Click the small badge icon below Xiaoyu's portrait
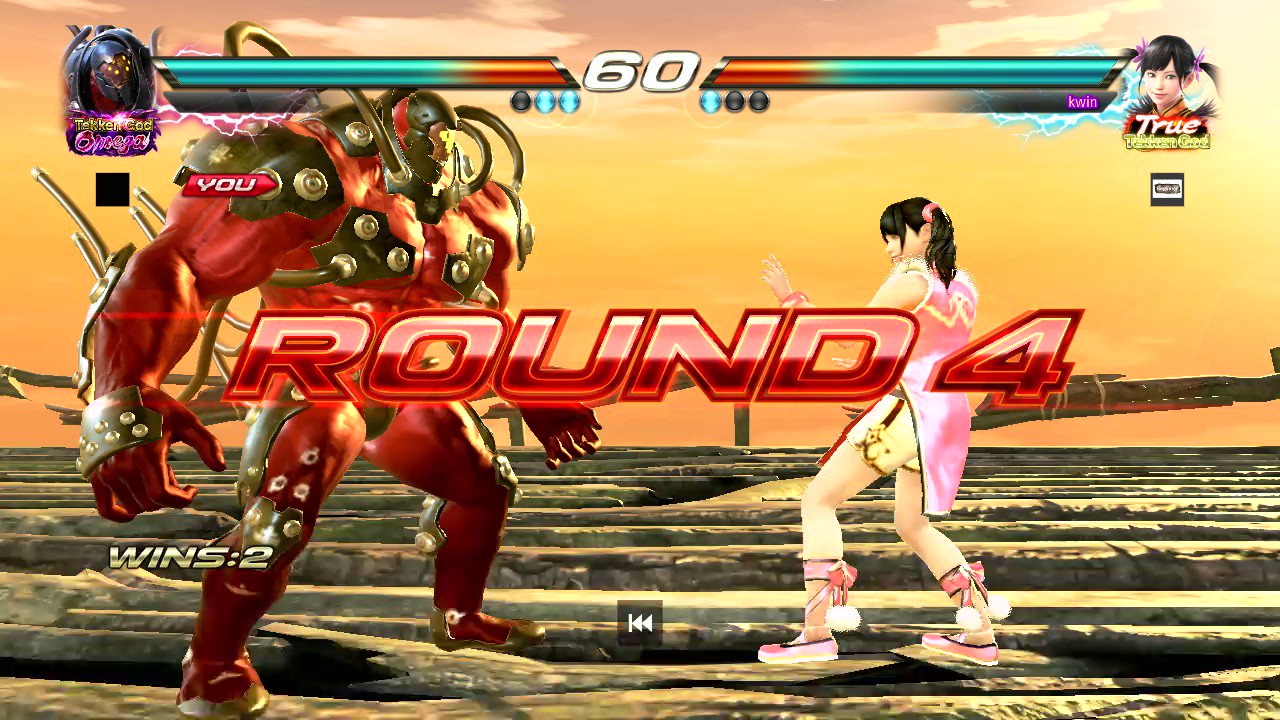1280x720 pixels. pyautogui.click(x=1167, y=190)
